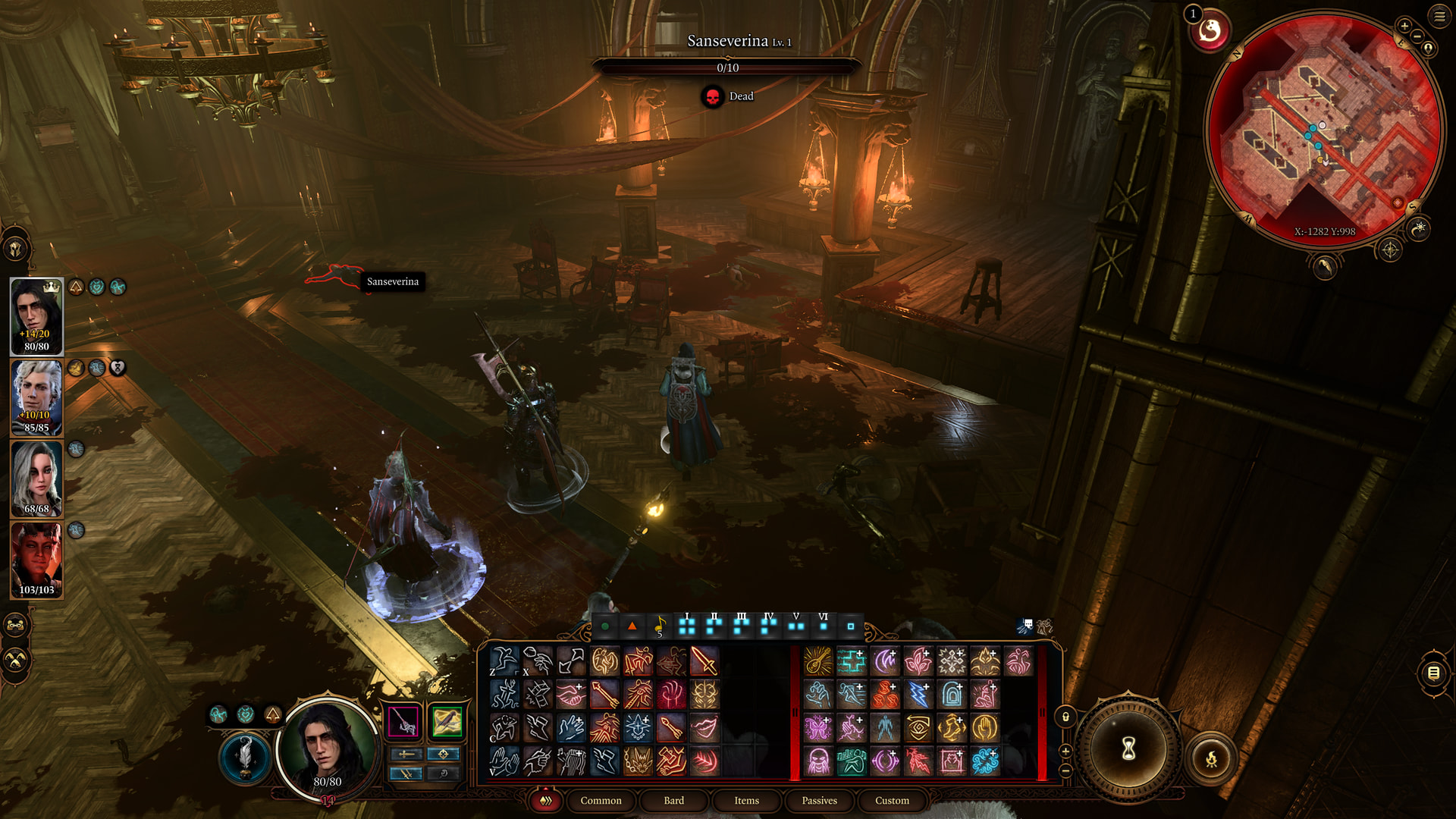
Task: Select the ranged crossbow weapon slot
Action: 447,721
